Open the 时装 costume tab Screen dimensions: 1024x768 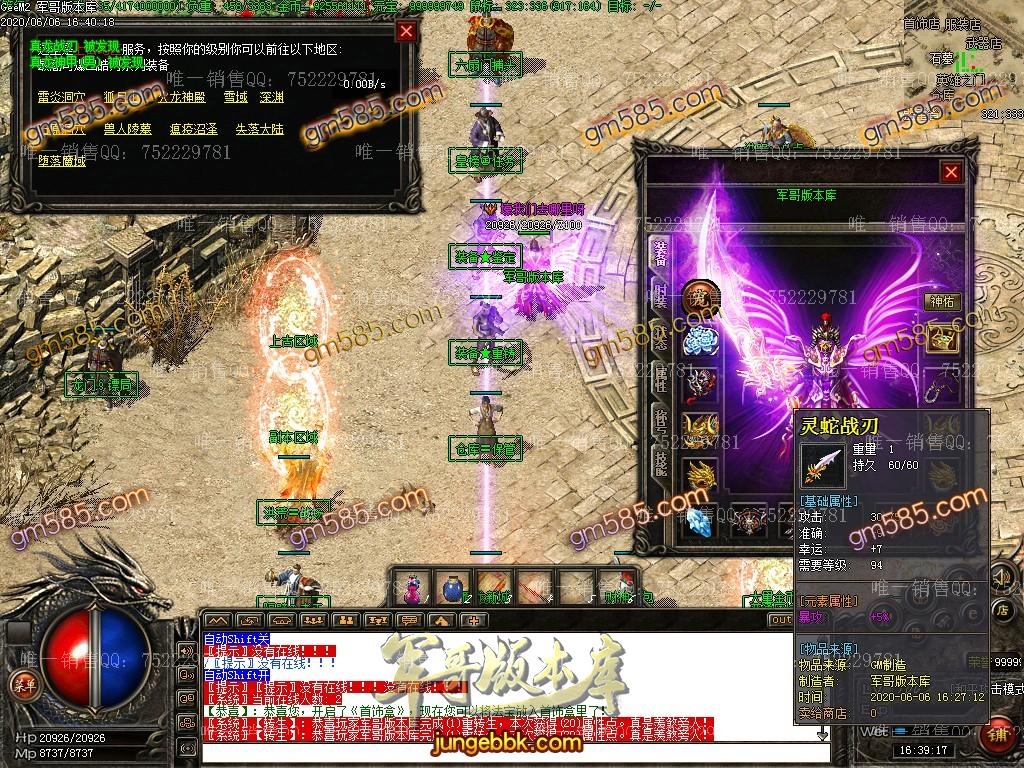point(660,296)
